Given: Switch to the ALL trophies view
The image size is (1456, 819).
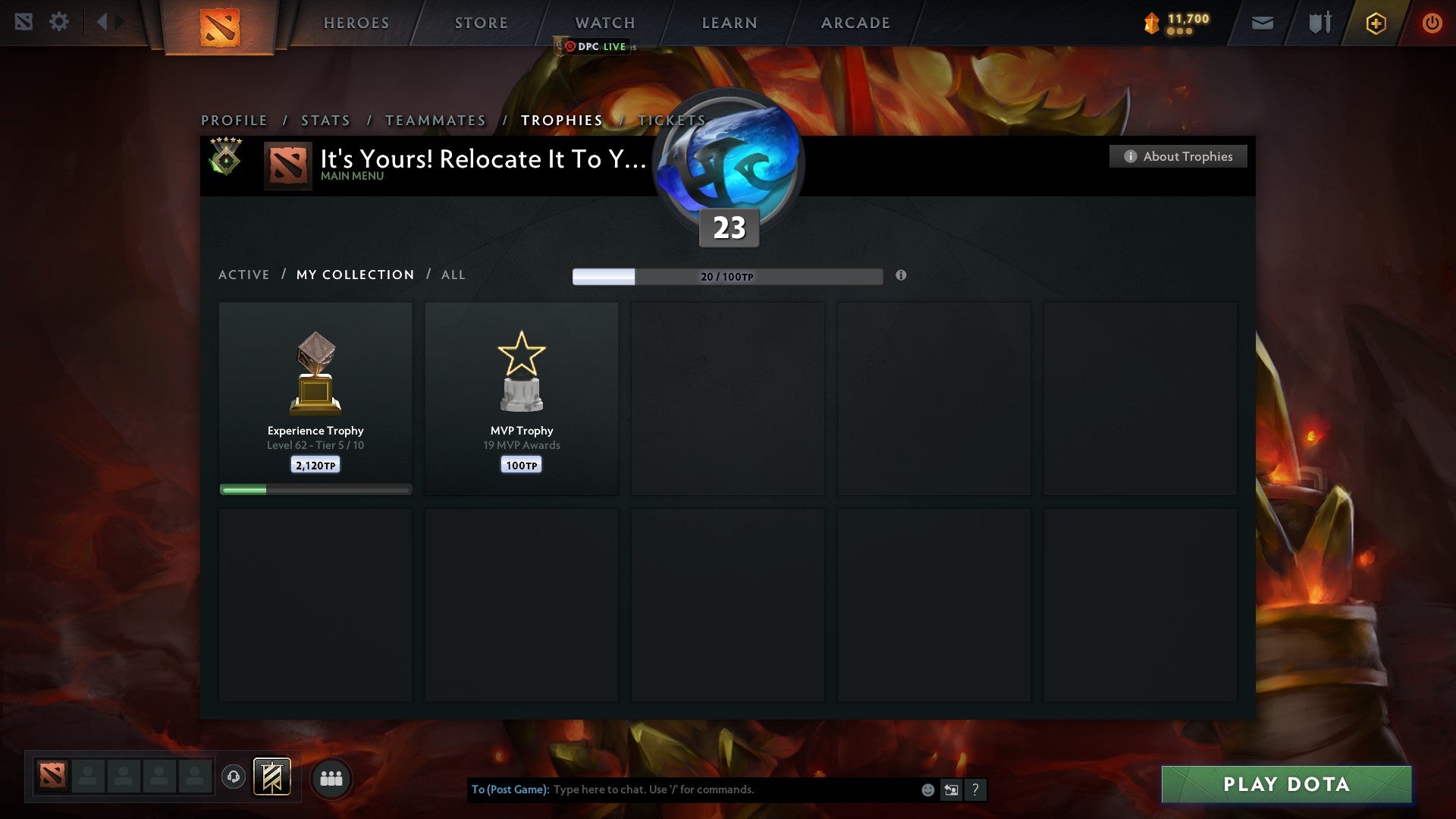Looking at the screenshot, I should coord(453,275).
